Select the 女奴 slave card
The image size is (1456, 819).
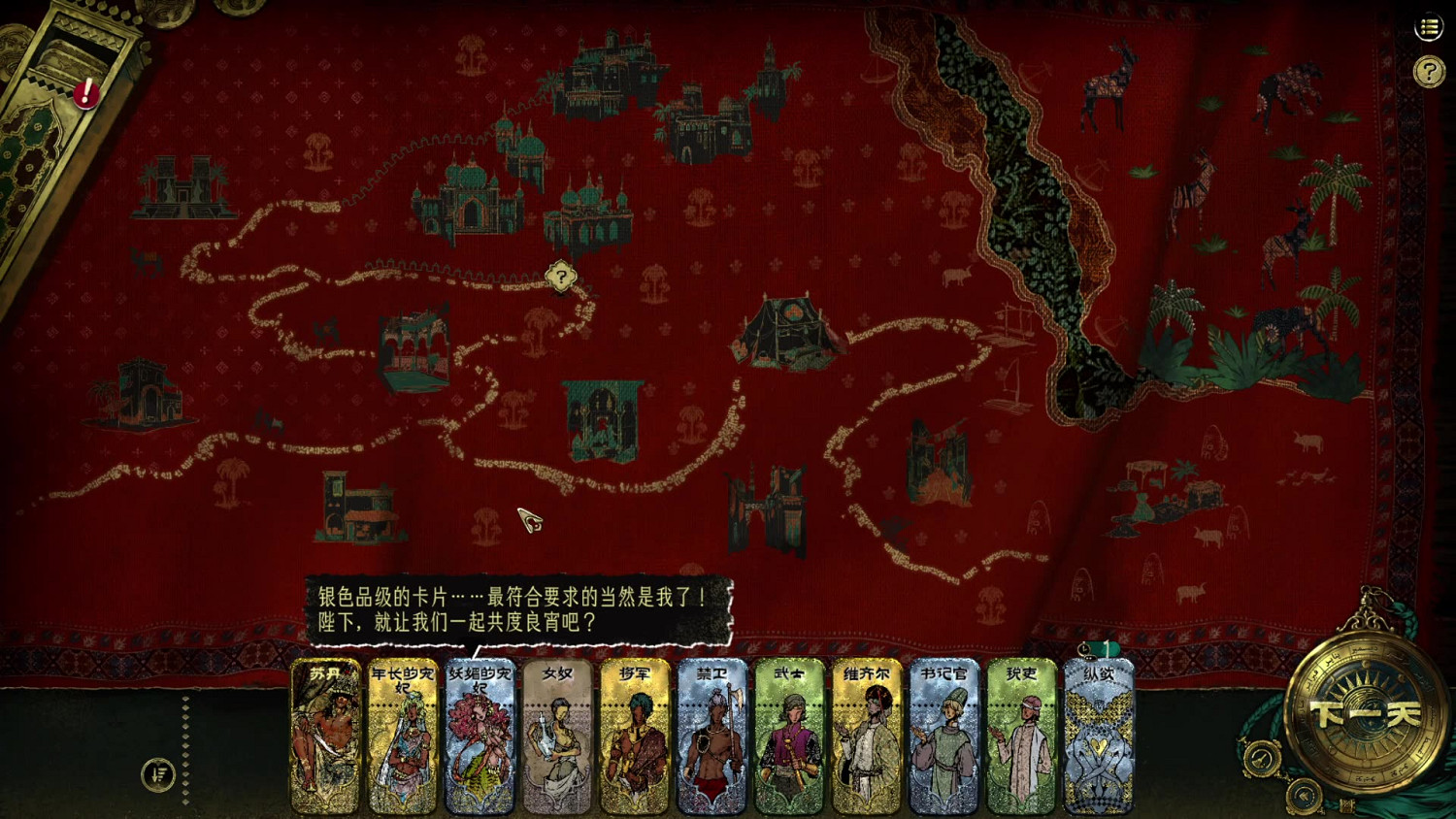(x=557, y=737)
